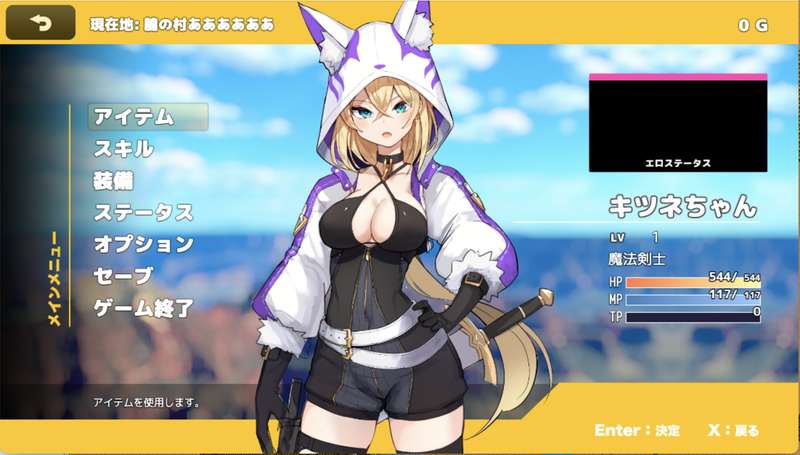Choose ゲーム終了 to quit the game
Image resolution: width=800 pixels, height=455 pixels.
tap(143, 308)
